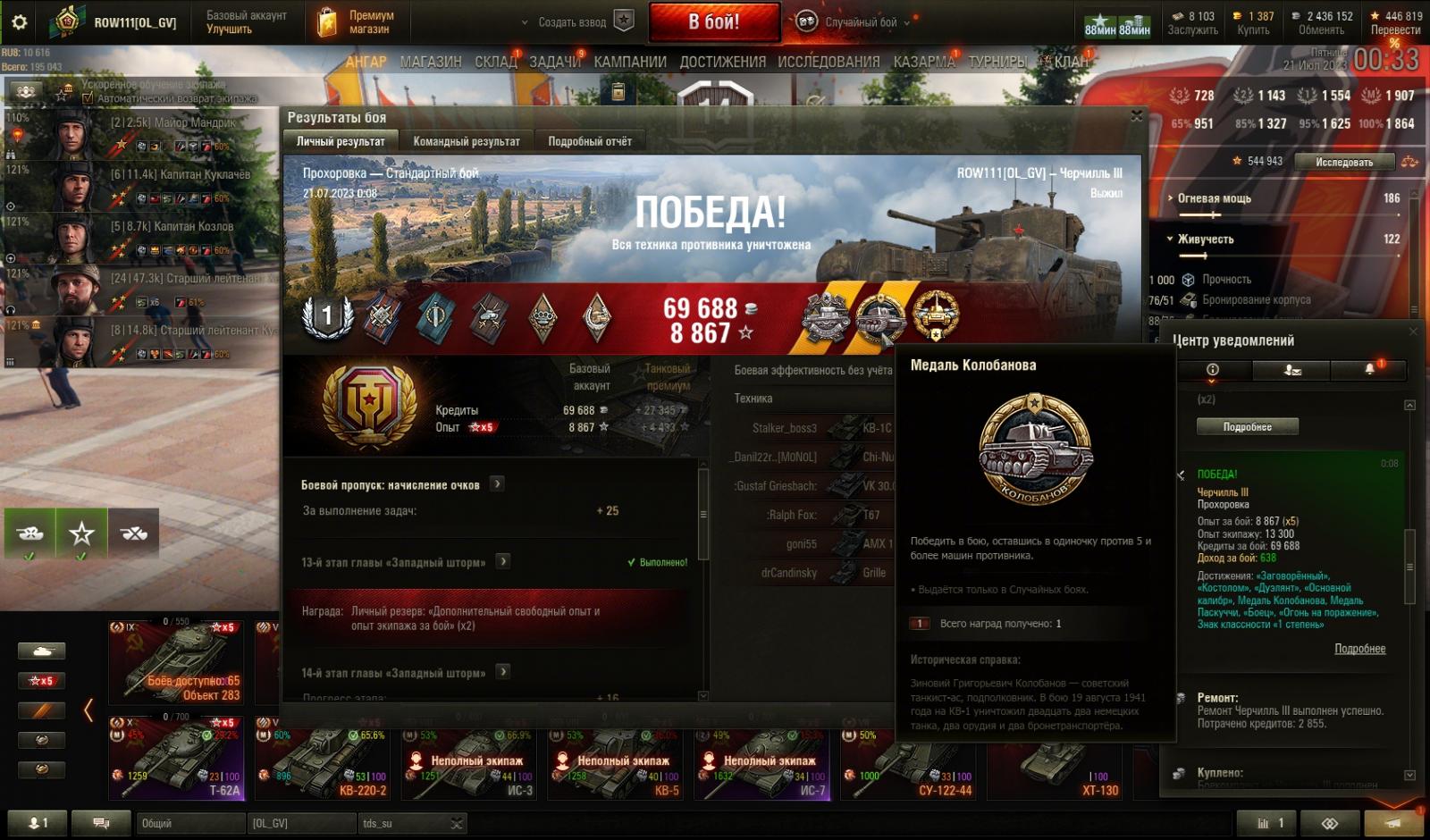1430x840 pixels.
Task: Click Подробнее link under ПОБЕДА! notification
Action: (1359, 649)
